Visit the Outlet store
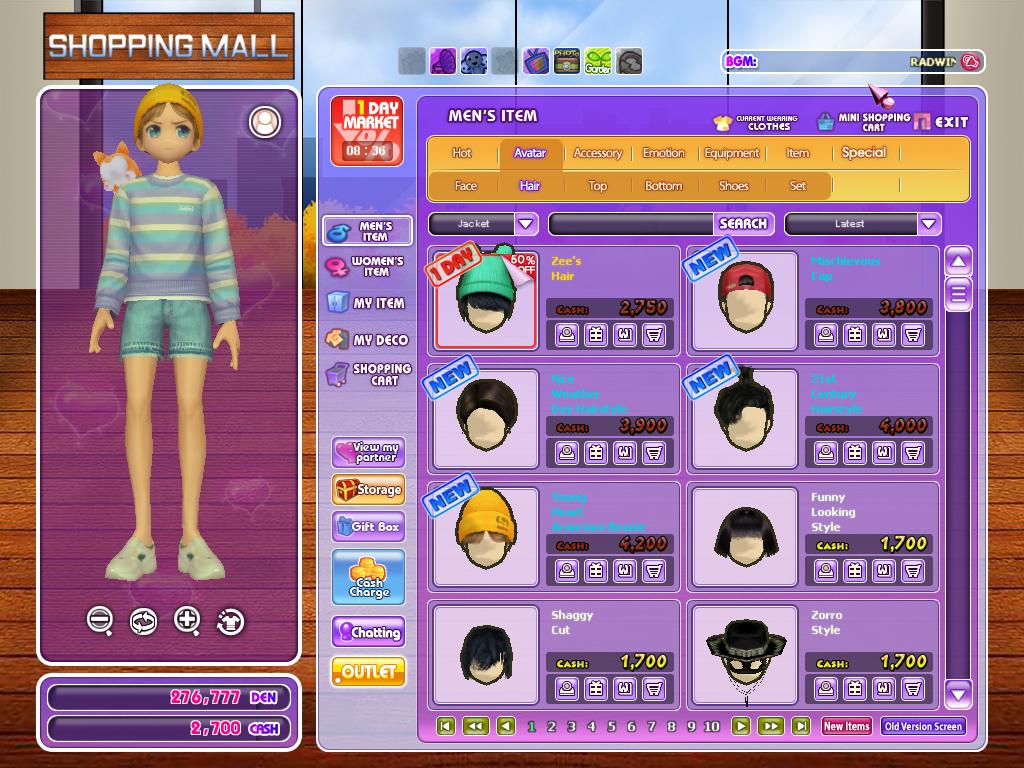 (368, 671)
